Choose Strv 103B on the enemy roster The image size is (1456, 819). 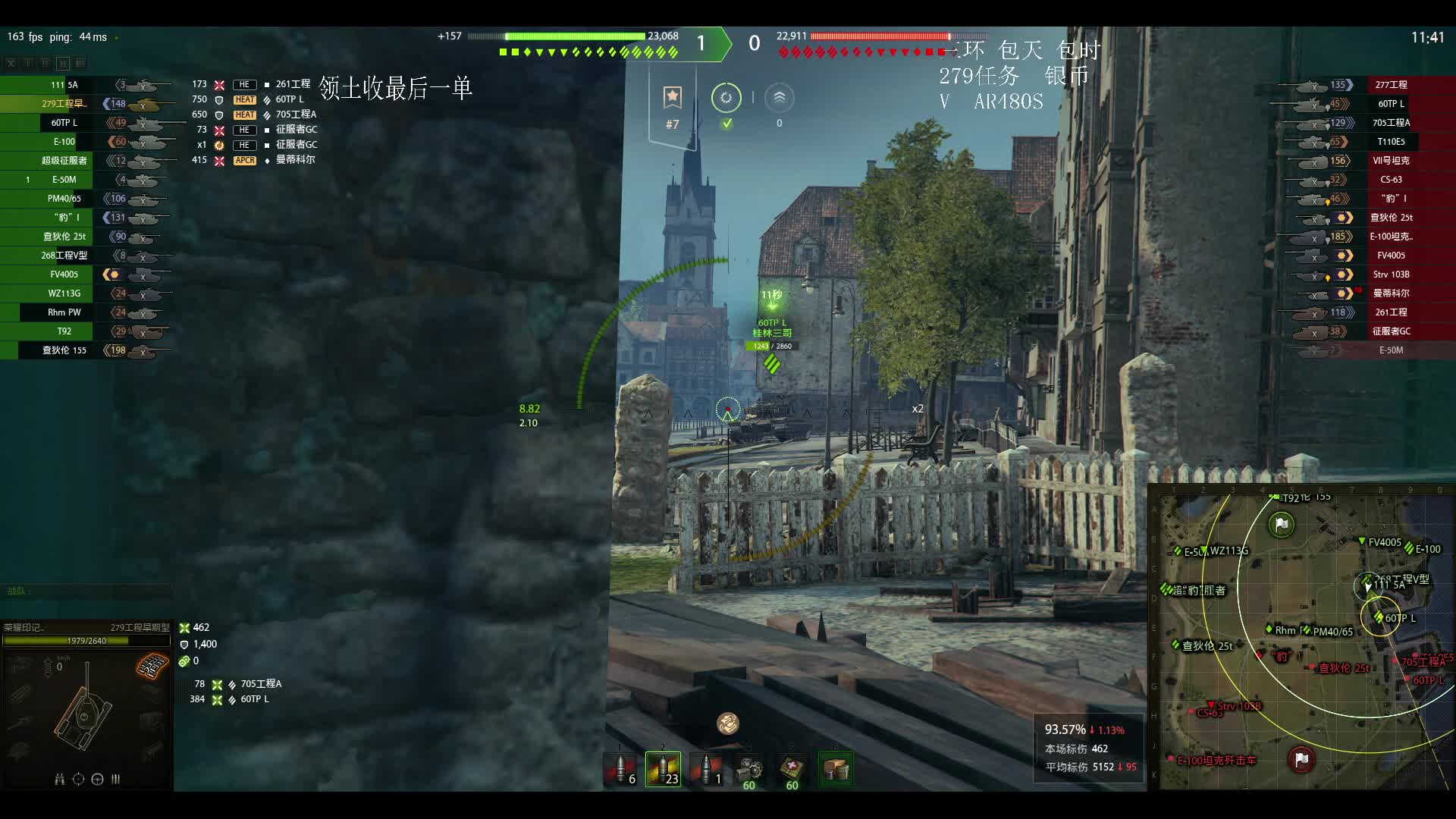point(1391,275)
